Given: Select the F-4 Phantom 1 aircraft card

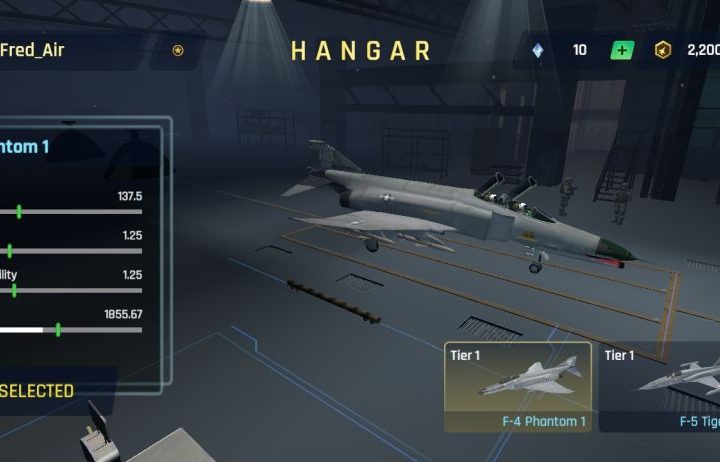Looking at the screenshot, I should point(518,387).
